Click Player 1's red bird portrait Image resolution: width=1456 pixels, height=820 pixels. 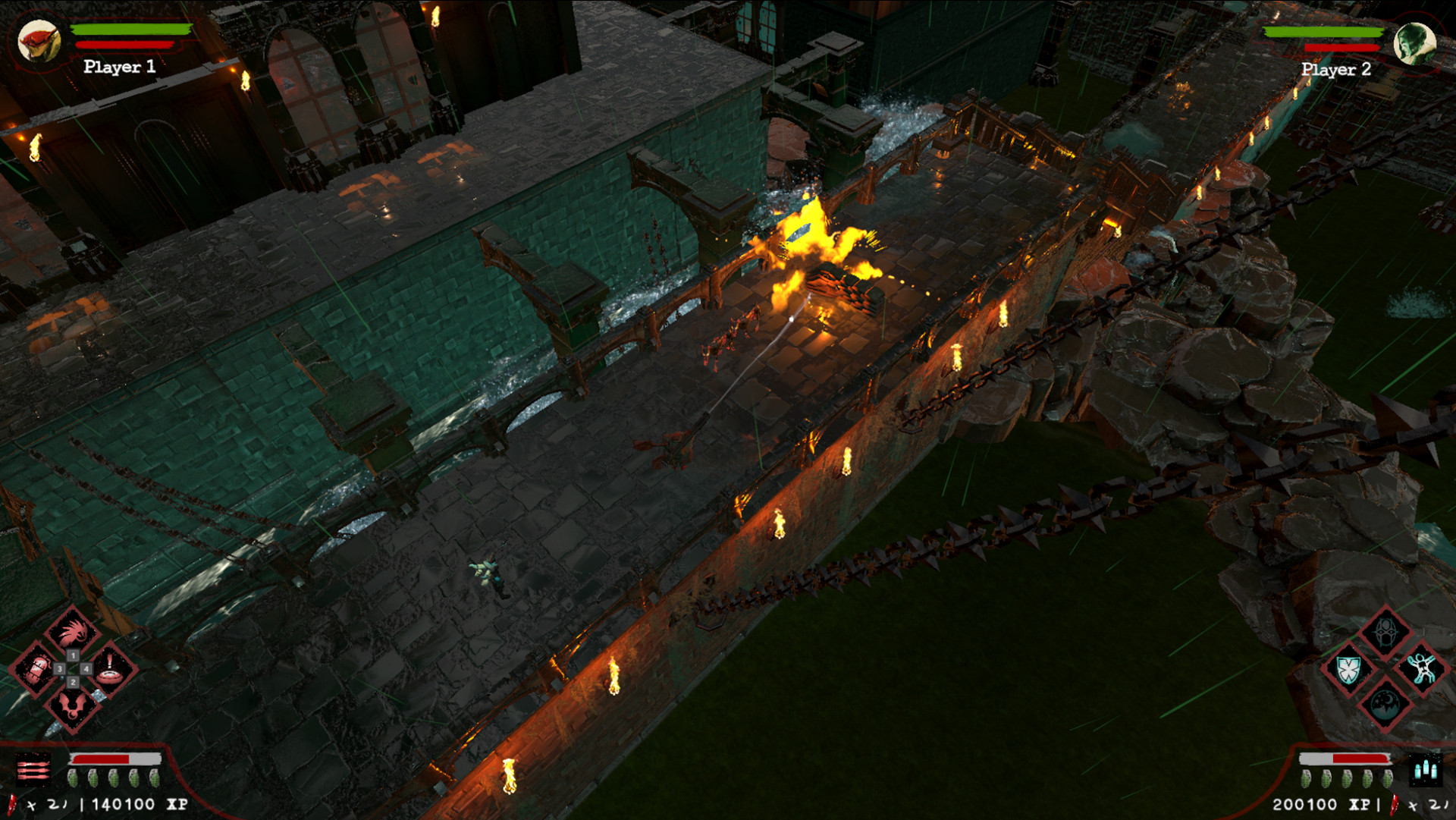tap(38, 41)
